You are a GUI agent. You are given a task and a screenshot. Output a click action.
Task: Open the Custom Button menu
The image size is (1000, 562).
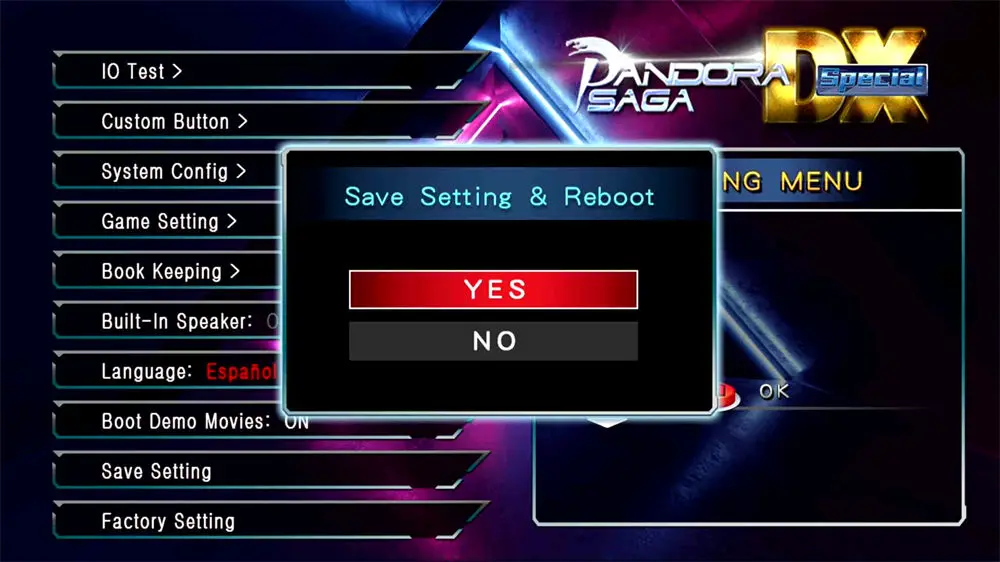click(174, 122)
